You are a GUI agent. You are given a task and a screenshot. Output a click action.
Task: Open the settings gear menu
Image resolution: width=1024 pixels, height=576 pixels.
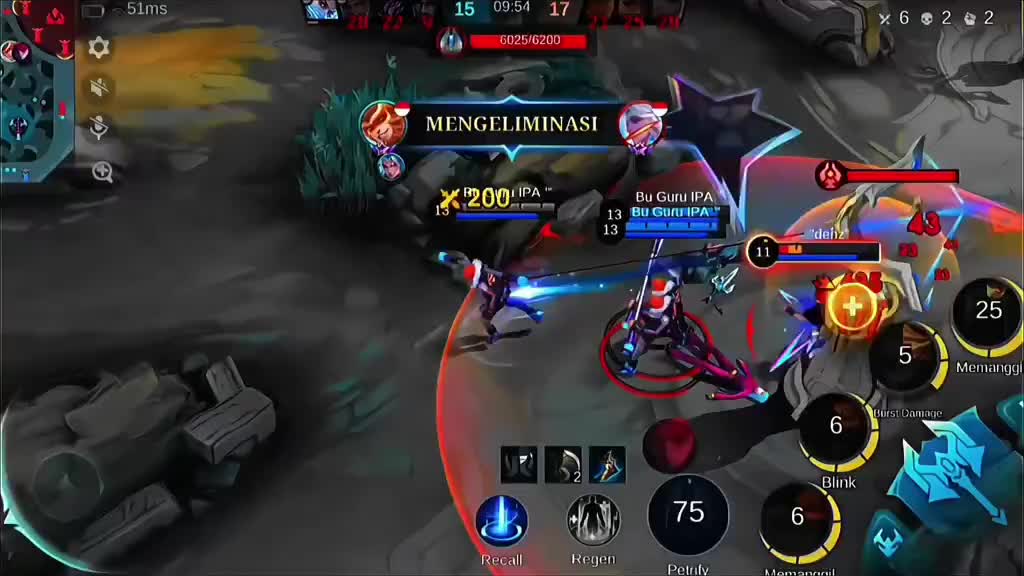click(99, 47)
